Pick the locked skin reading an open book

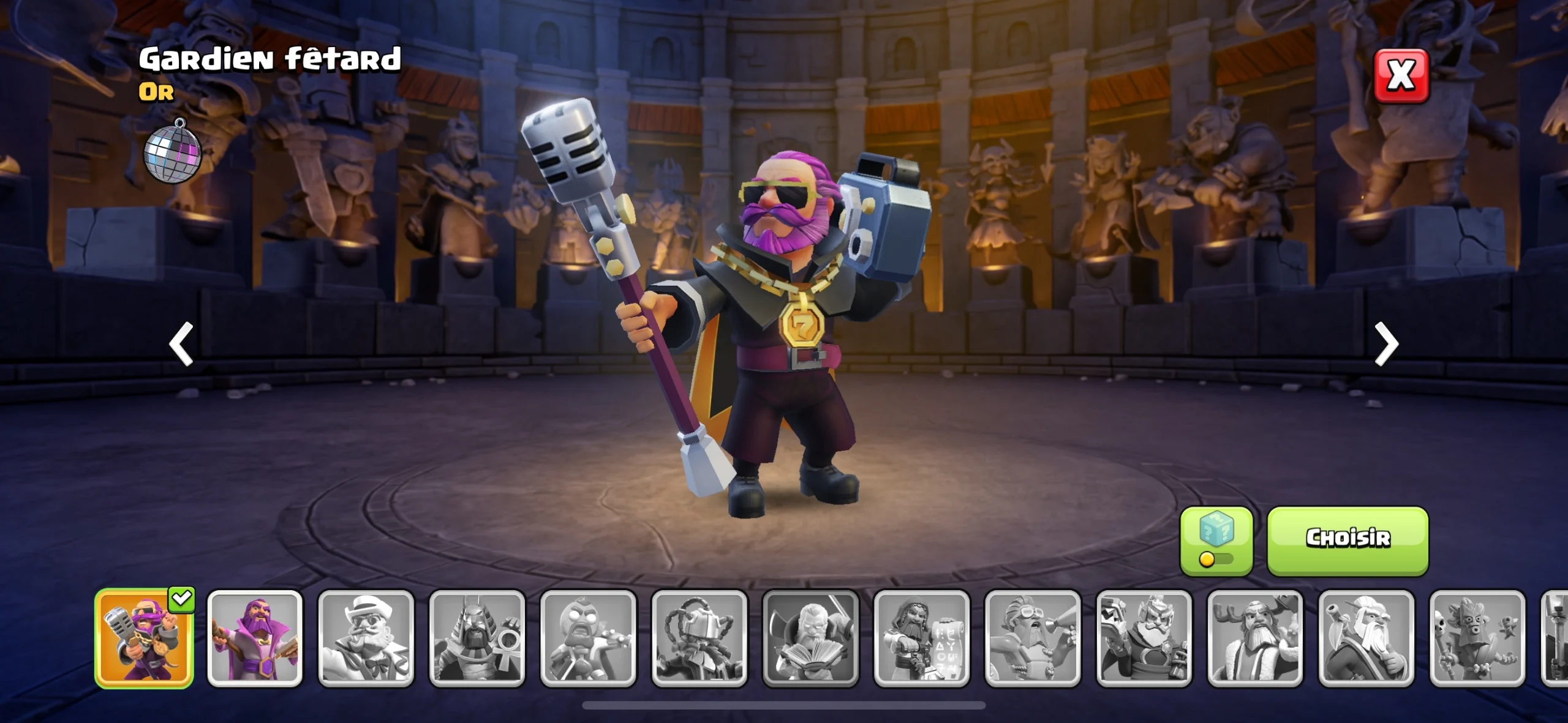pos(810,639)
